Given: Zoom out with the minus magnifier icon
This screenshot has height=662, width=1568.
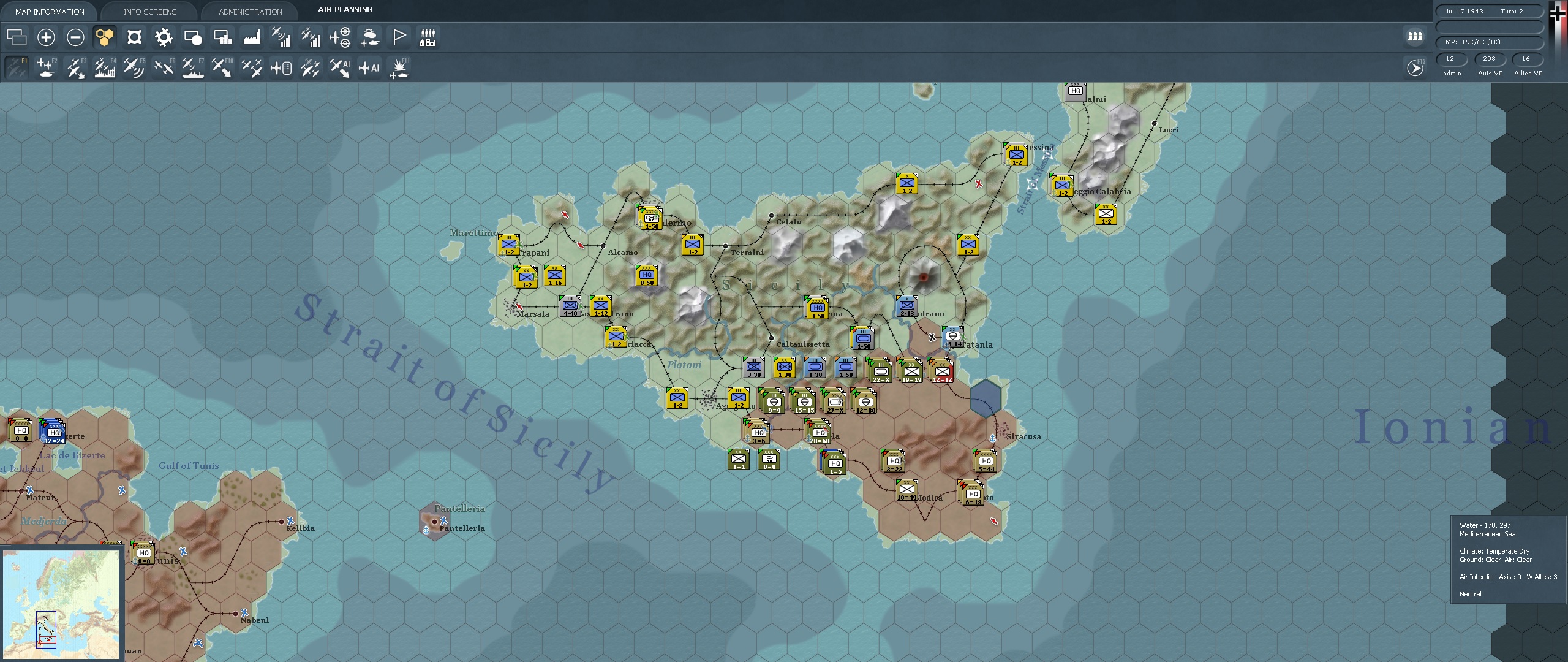Looking at the screenshot, I should pos(75,37).
